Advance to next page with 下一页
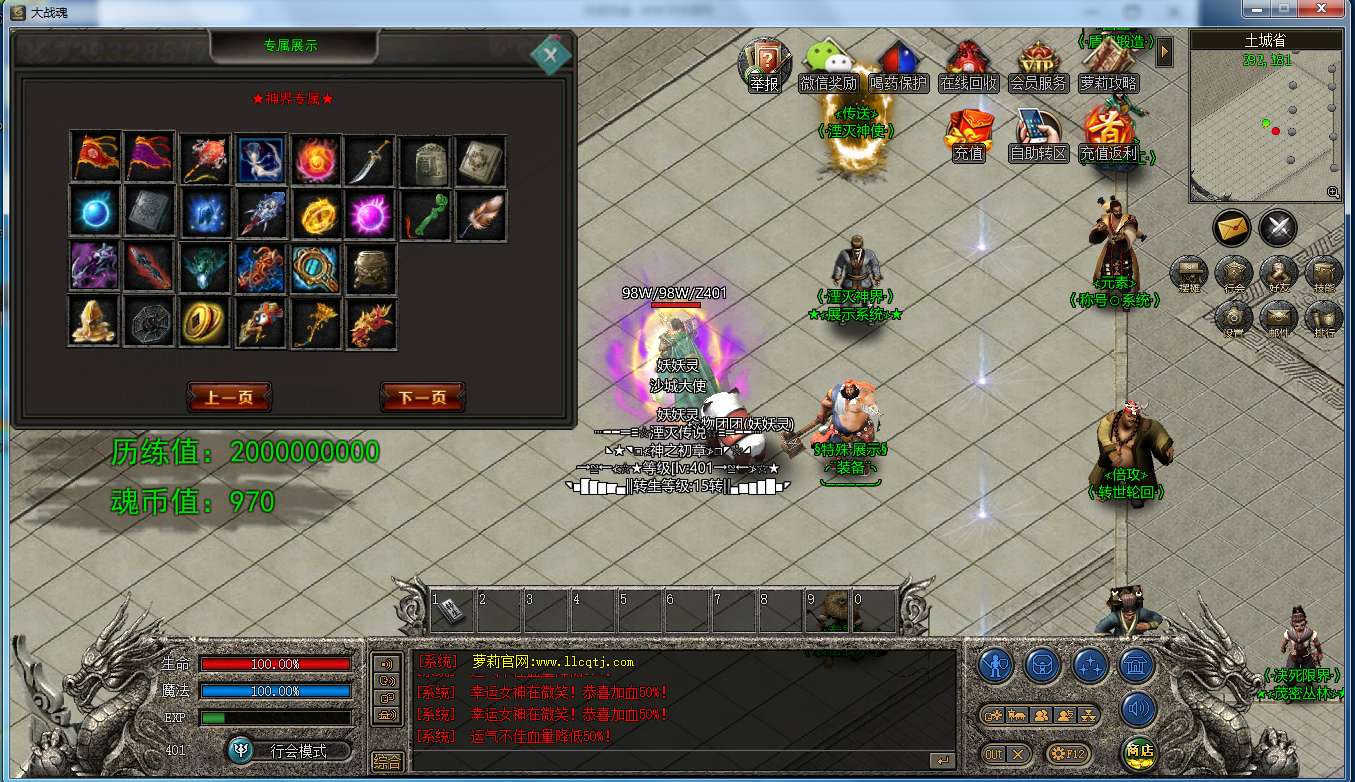Screen dimensions: 1355x782 tap(422, 397)
